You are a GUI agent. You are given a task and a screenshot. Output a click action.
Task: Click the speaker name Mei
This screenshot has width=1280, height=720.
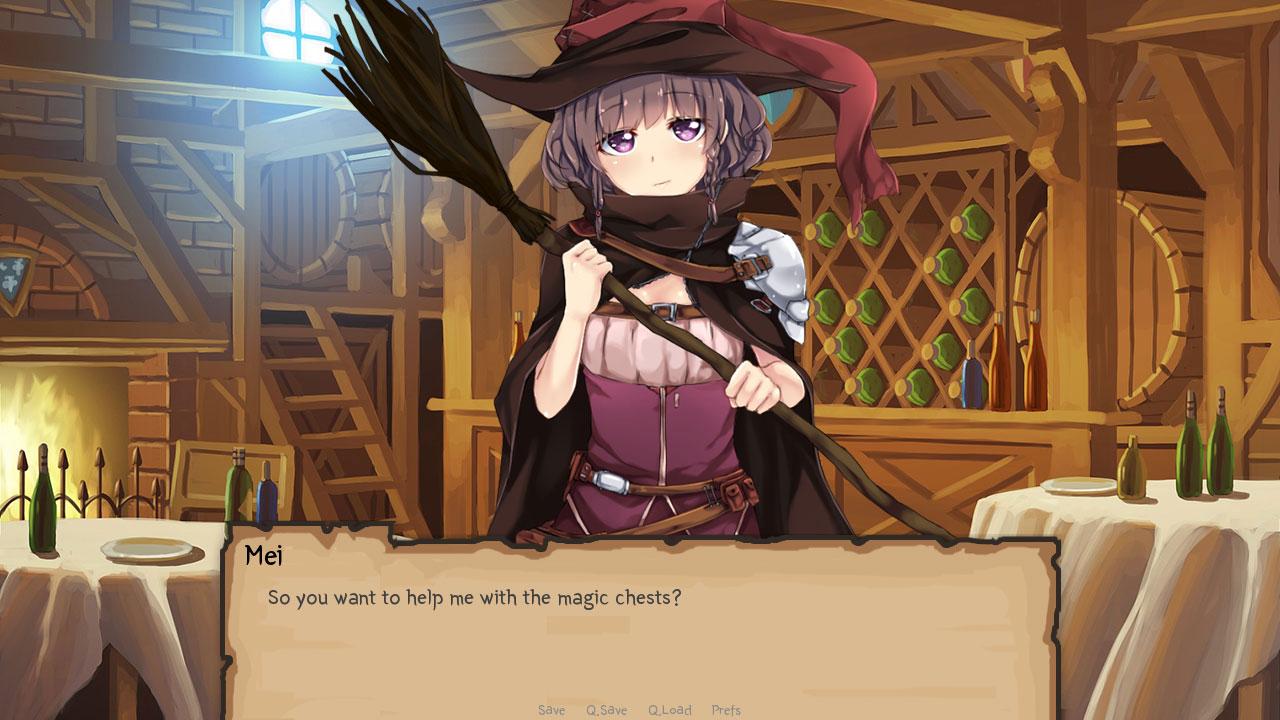click(x=264, y=554)
